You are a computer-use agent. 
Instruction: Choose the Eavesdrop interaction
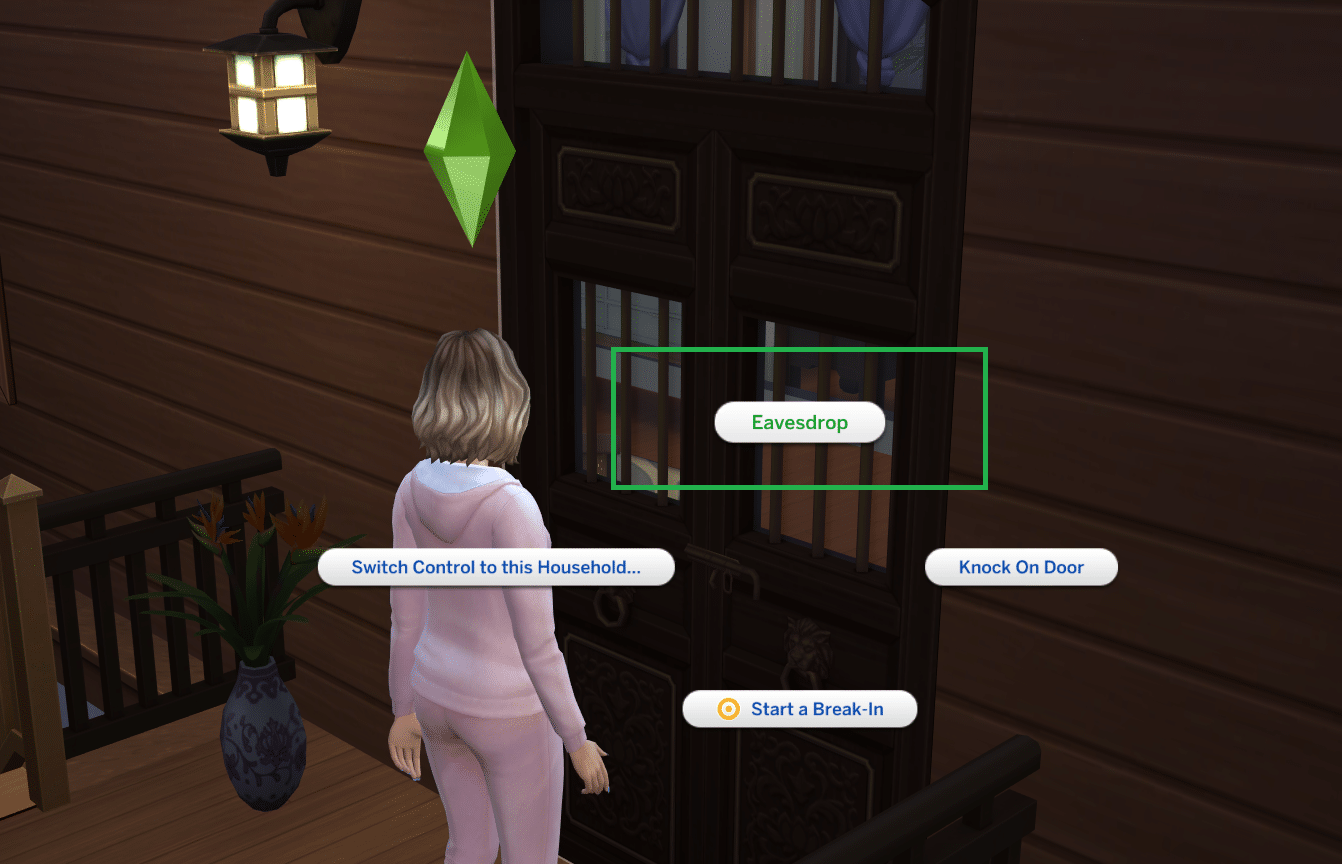[799, 422]
